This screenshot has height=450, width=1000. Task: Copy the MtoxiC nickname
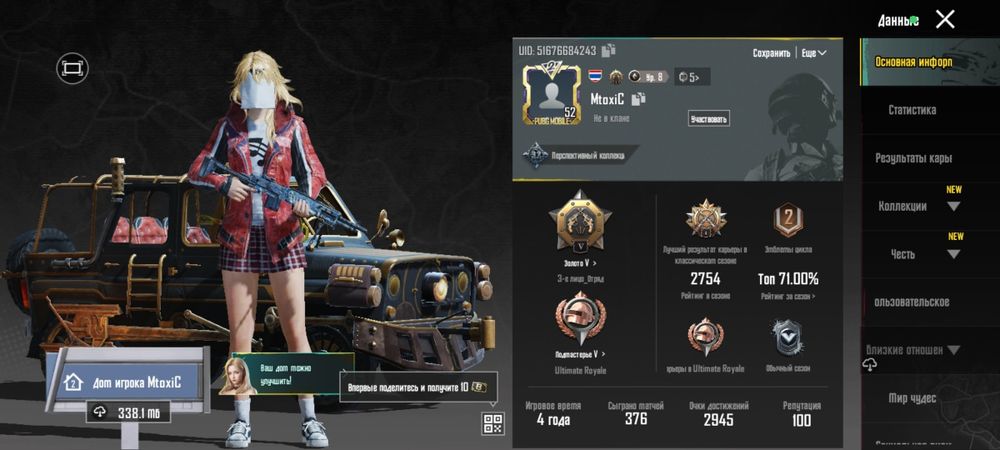(639, 98)
